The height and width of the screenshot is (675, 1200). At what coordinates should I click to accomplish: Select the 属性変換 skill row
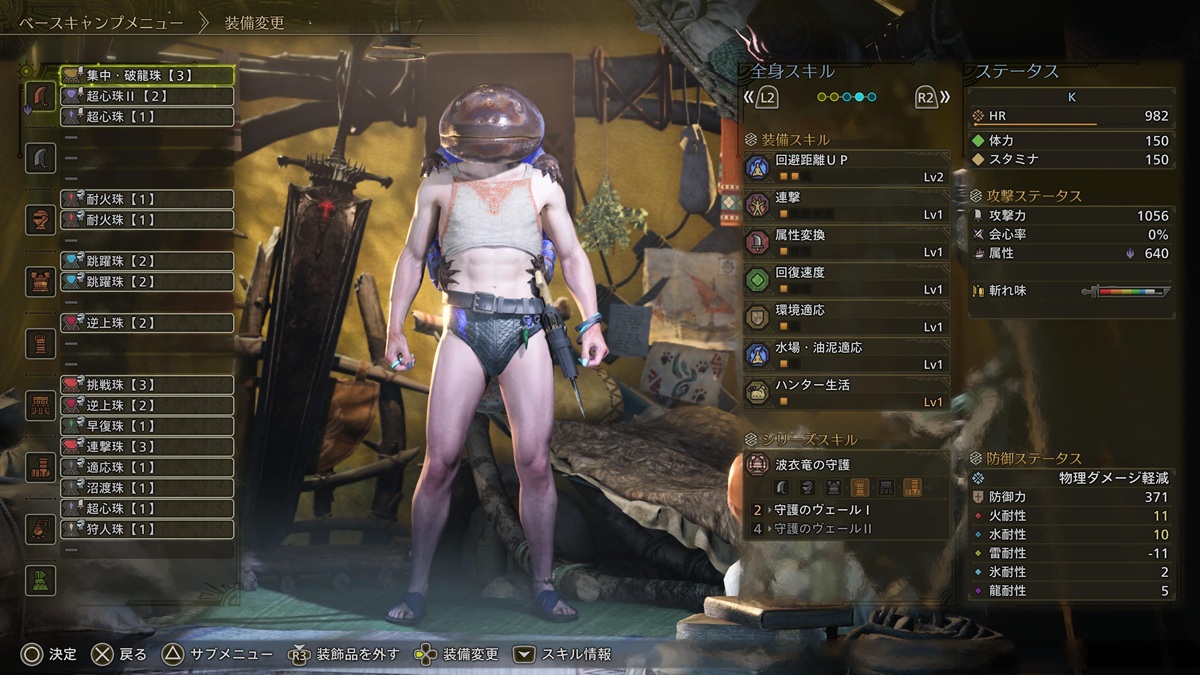(x=846, y=243)
